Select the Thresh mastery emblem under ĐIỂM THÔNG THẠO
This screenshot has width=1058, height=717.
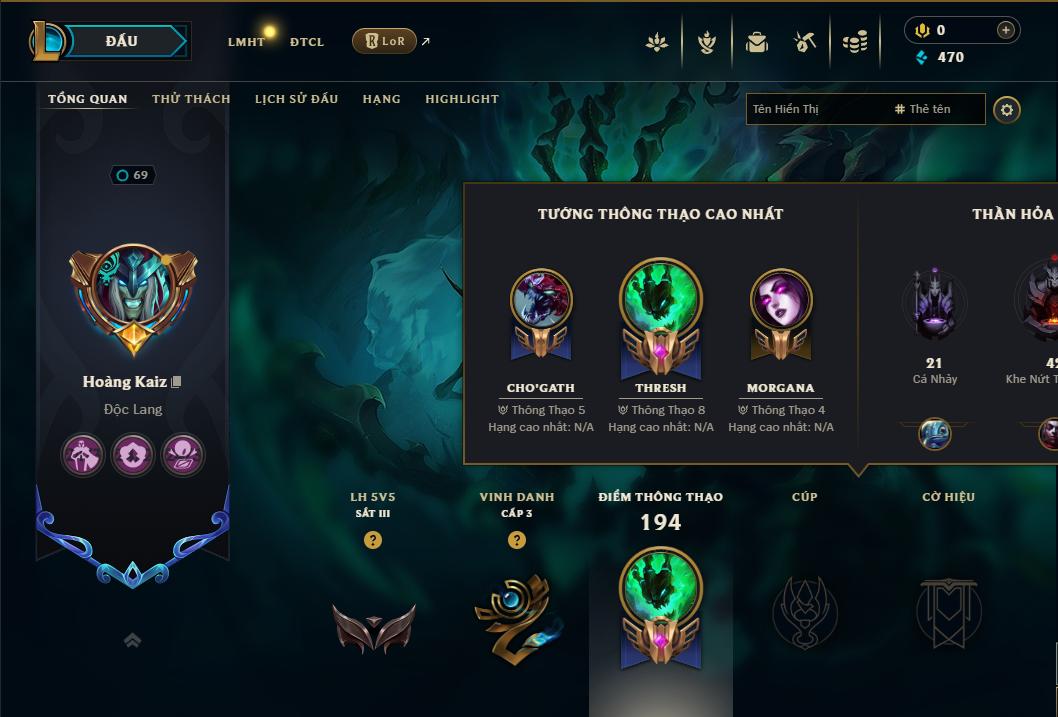(x=660, y=607)
